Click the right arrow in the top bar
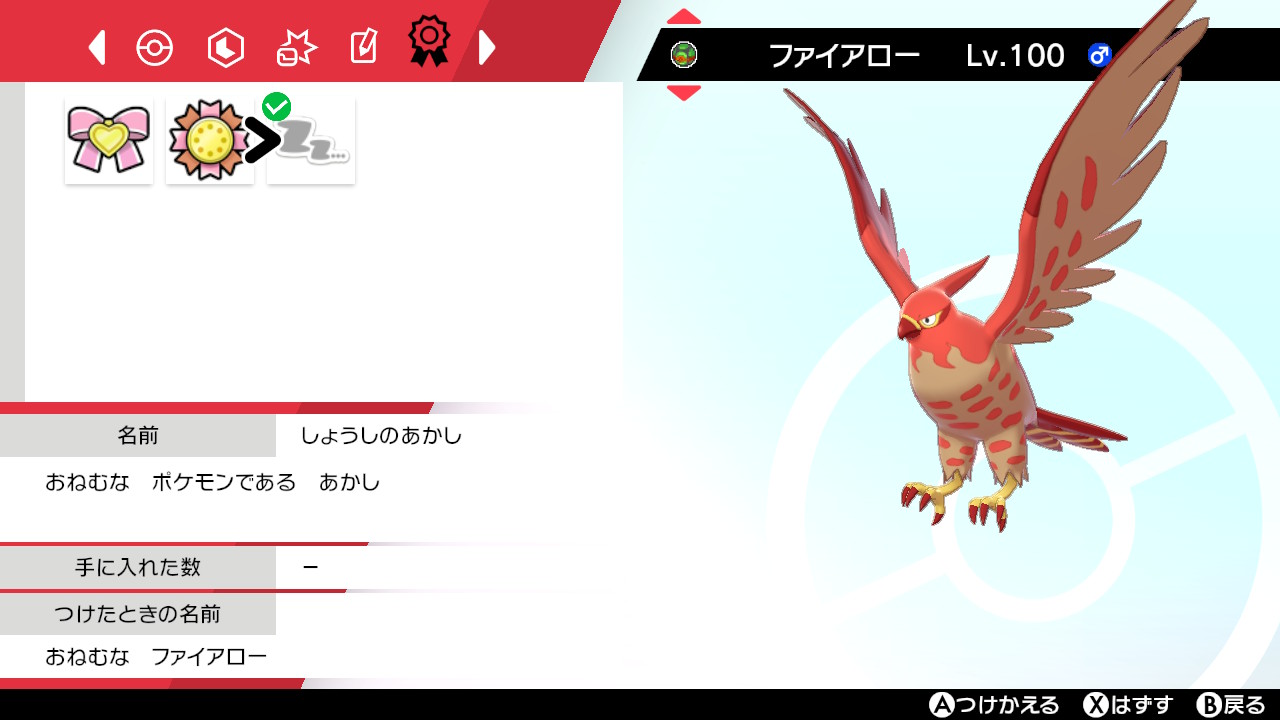 point(487,46)
